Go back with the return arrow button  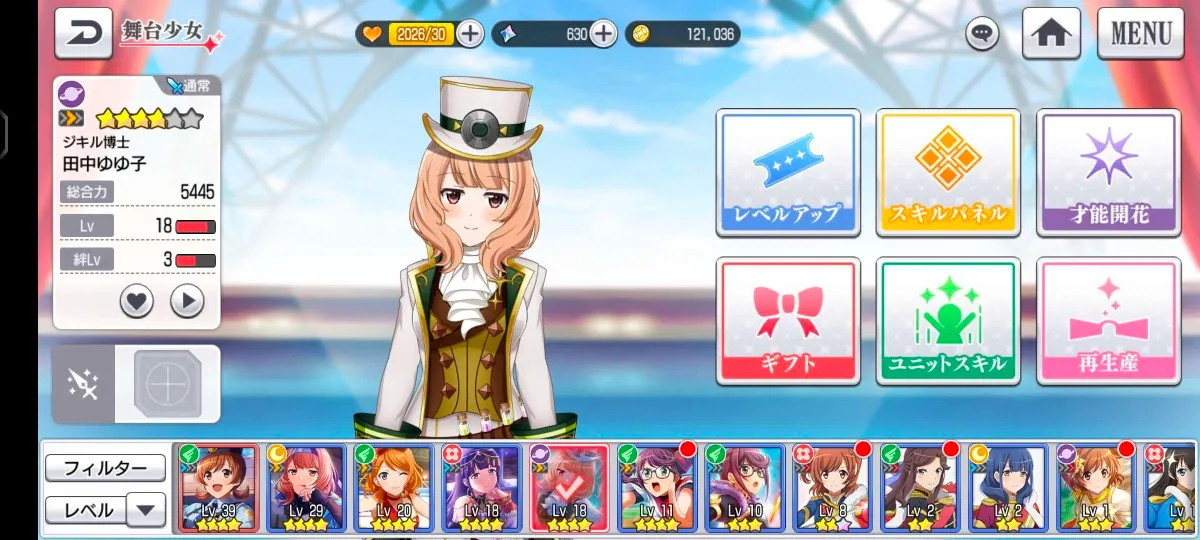[83, 34]
